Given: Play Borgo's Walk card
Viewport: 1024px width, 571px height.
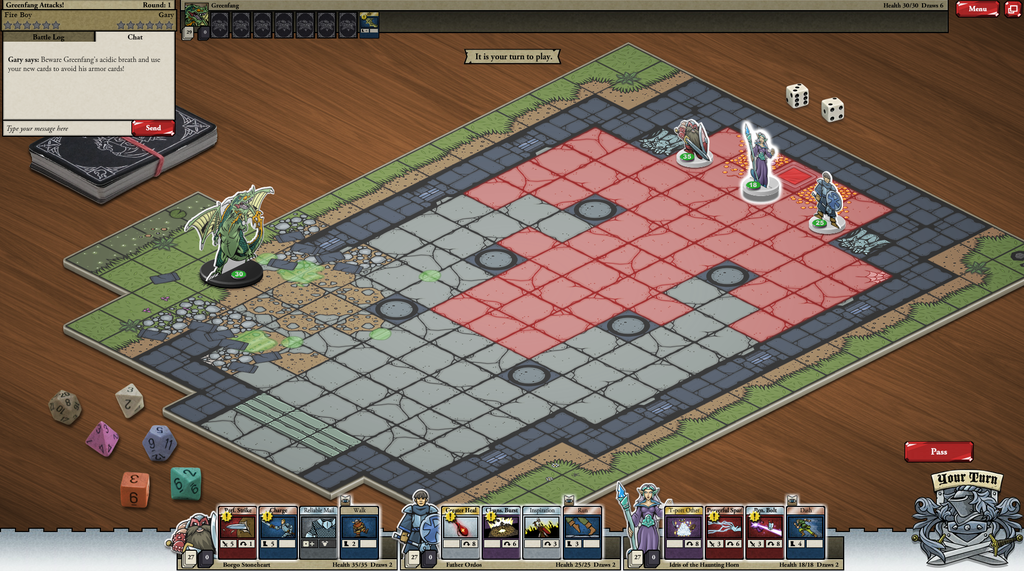Looking at the screenshot, I should tap(359, 532).
